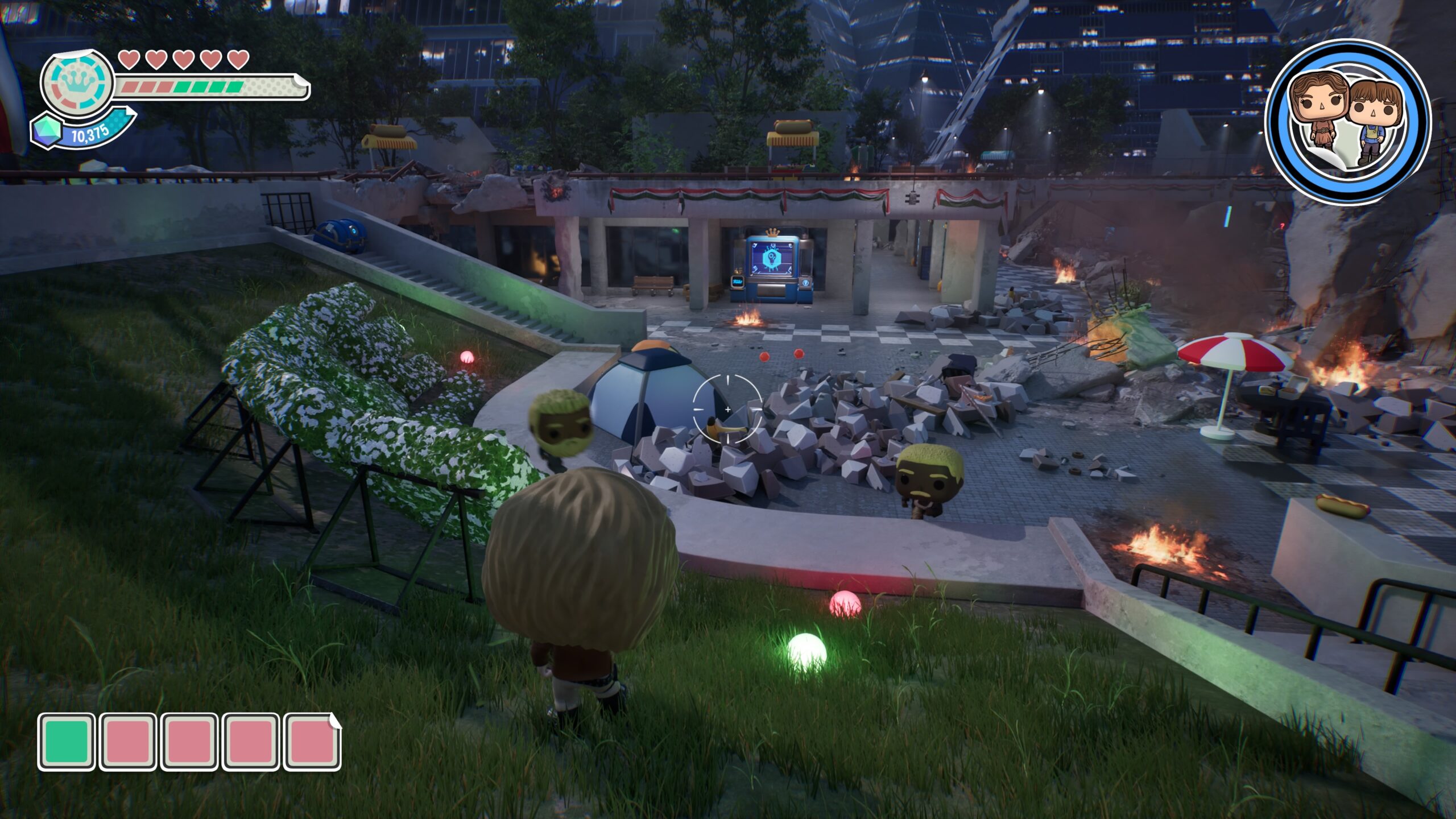The height and width of the screenshot is (819, 1456).
Task: Select the green filled slot
Action: 67,742
